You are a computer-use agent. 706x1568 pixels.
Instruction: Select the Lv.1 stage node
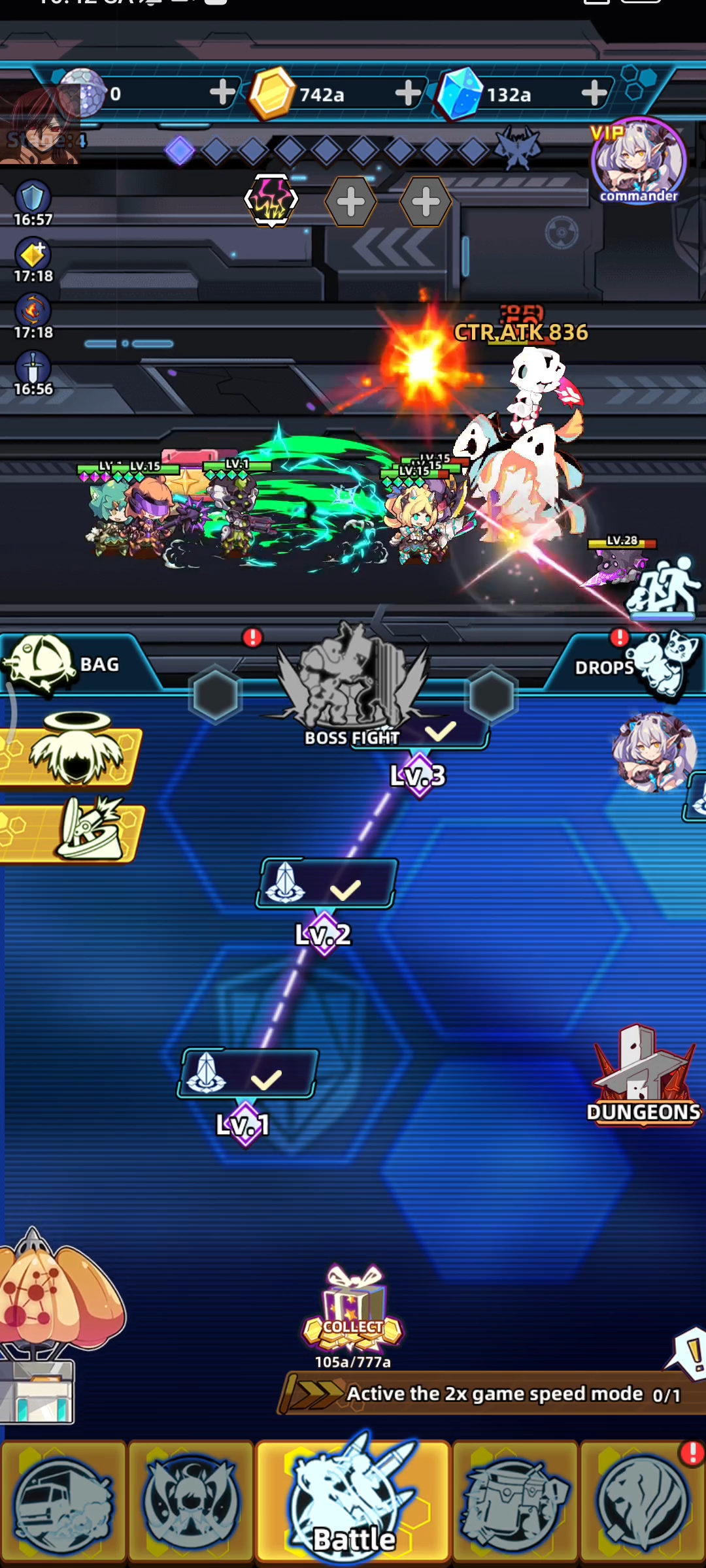coord(248,1074)
